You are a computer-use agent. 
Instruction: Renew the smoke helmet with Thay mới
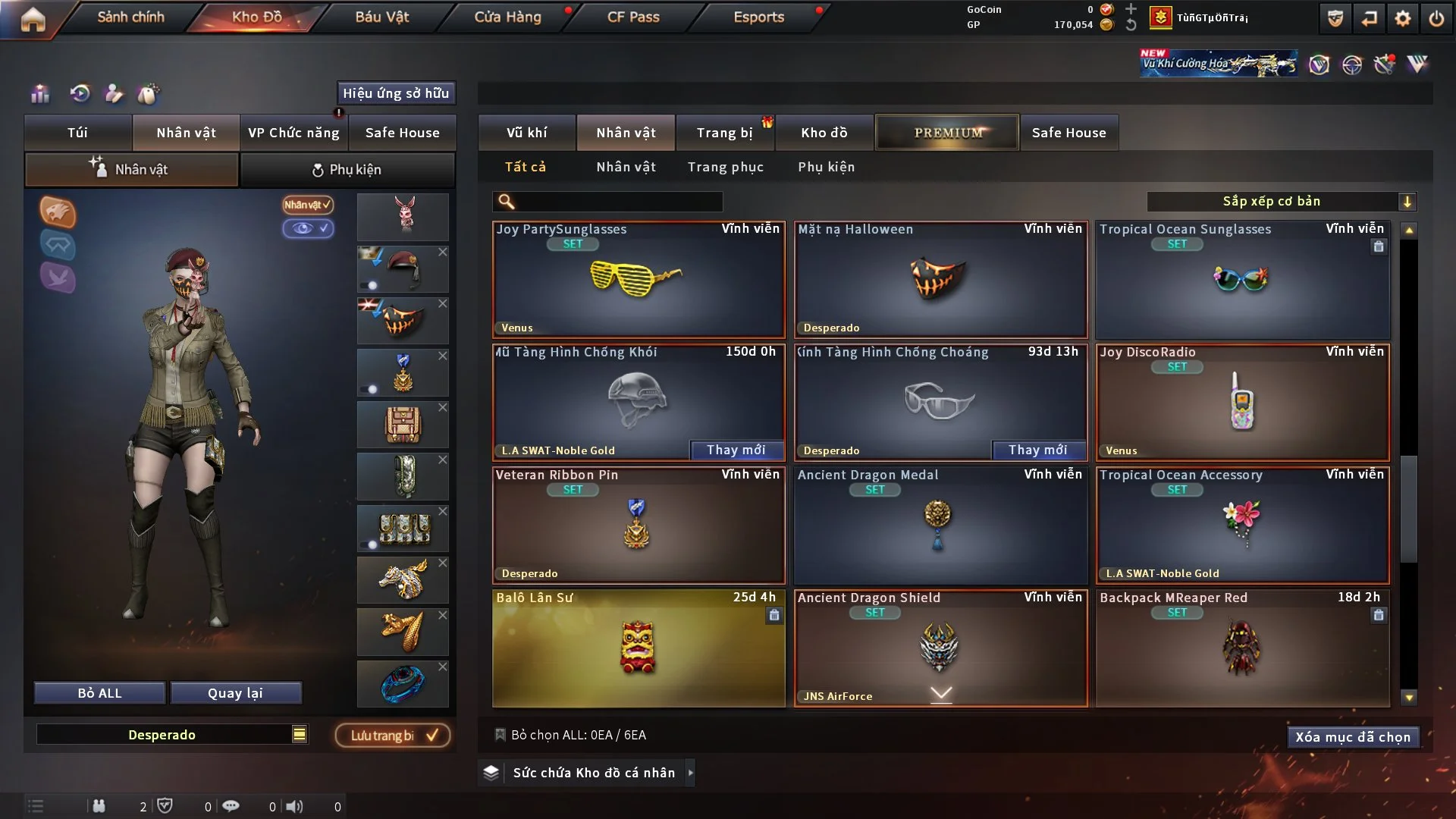tap(736, 450)
